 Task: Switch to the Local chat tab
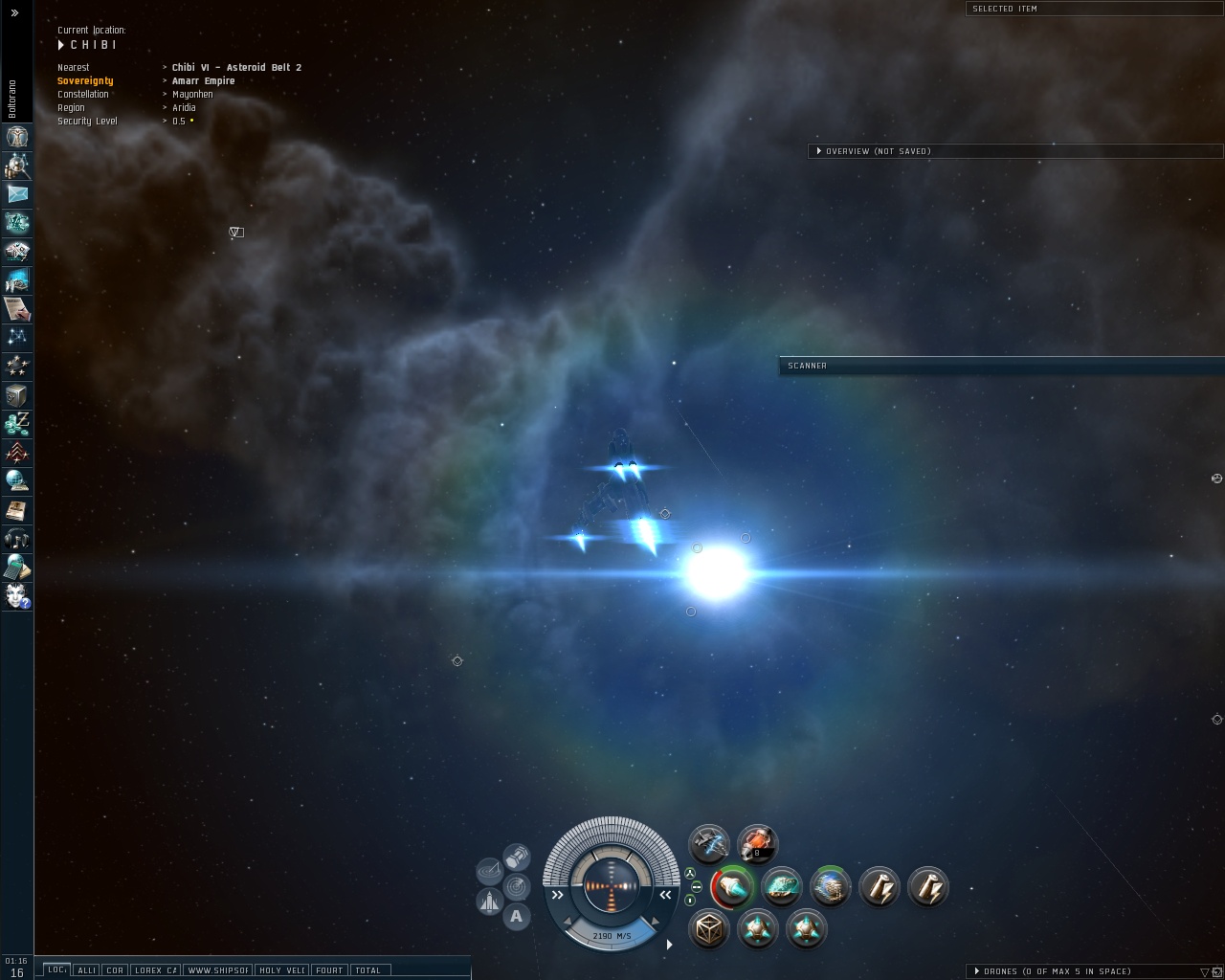point(57,970)
